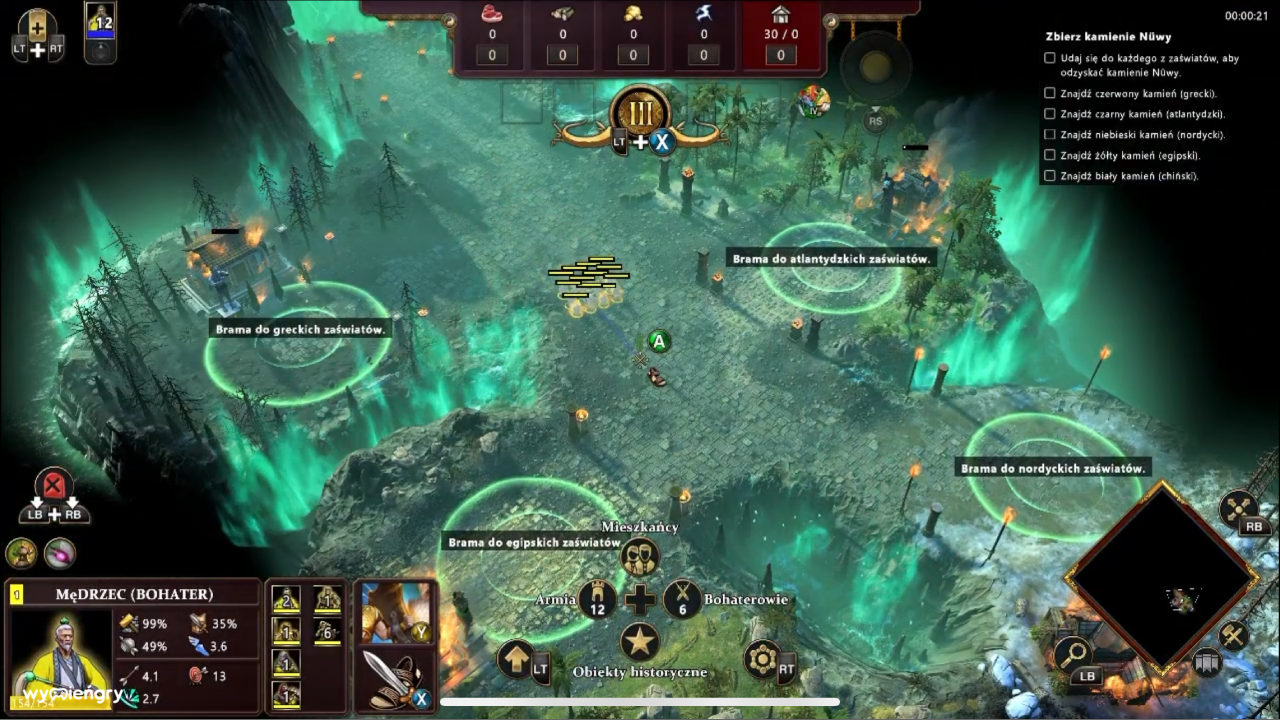Image resolution: width=1280 pixels, height=720 pixels.
Task: Activate the magnifying glass find button
Action: [x=1072, y=655]
